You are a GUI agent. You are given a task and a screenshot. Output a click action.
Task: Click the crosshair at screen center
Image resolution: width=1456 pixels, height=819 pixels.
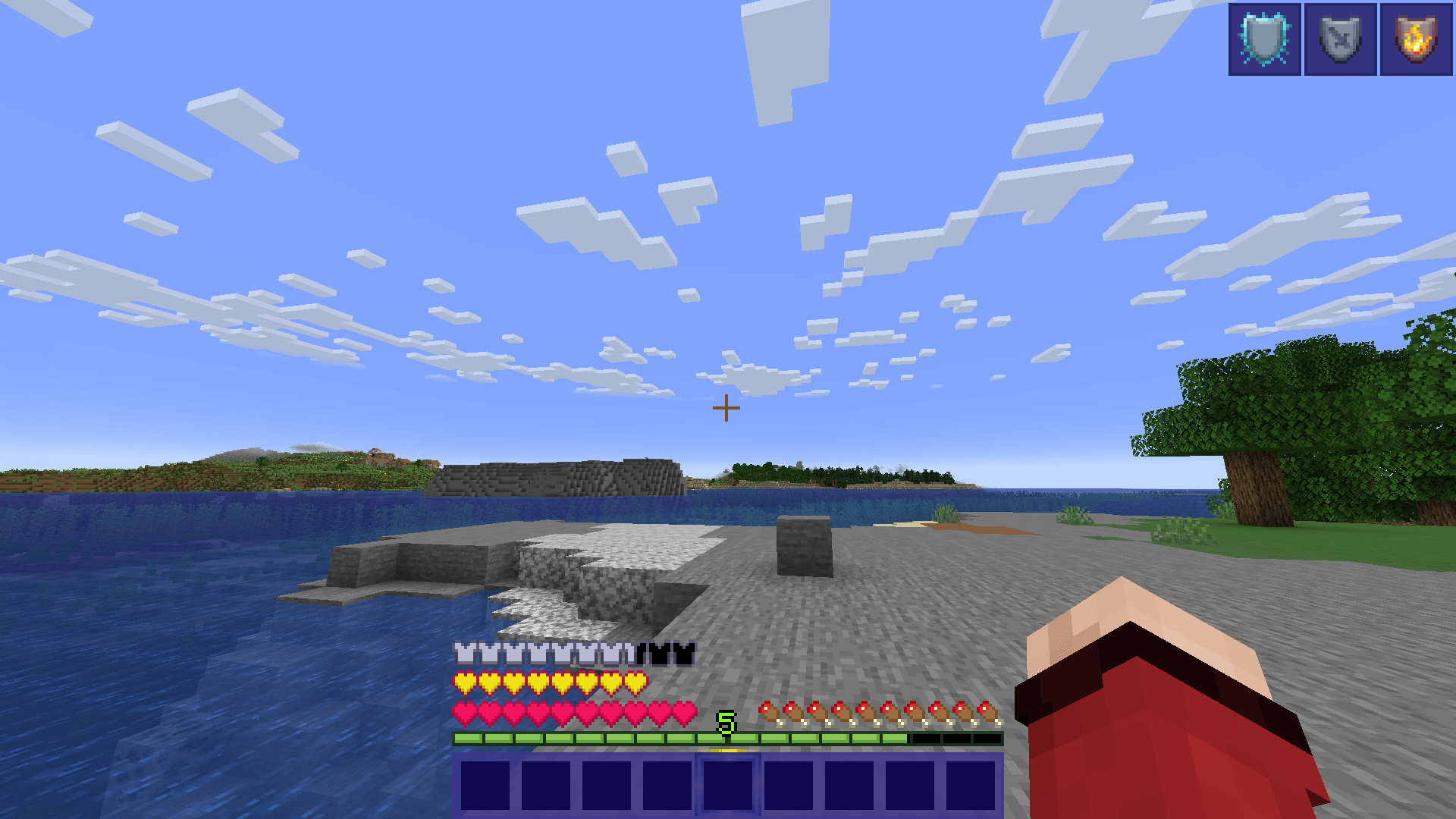click(x=727, y=408)
